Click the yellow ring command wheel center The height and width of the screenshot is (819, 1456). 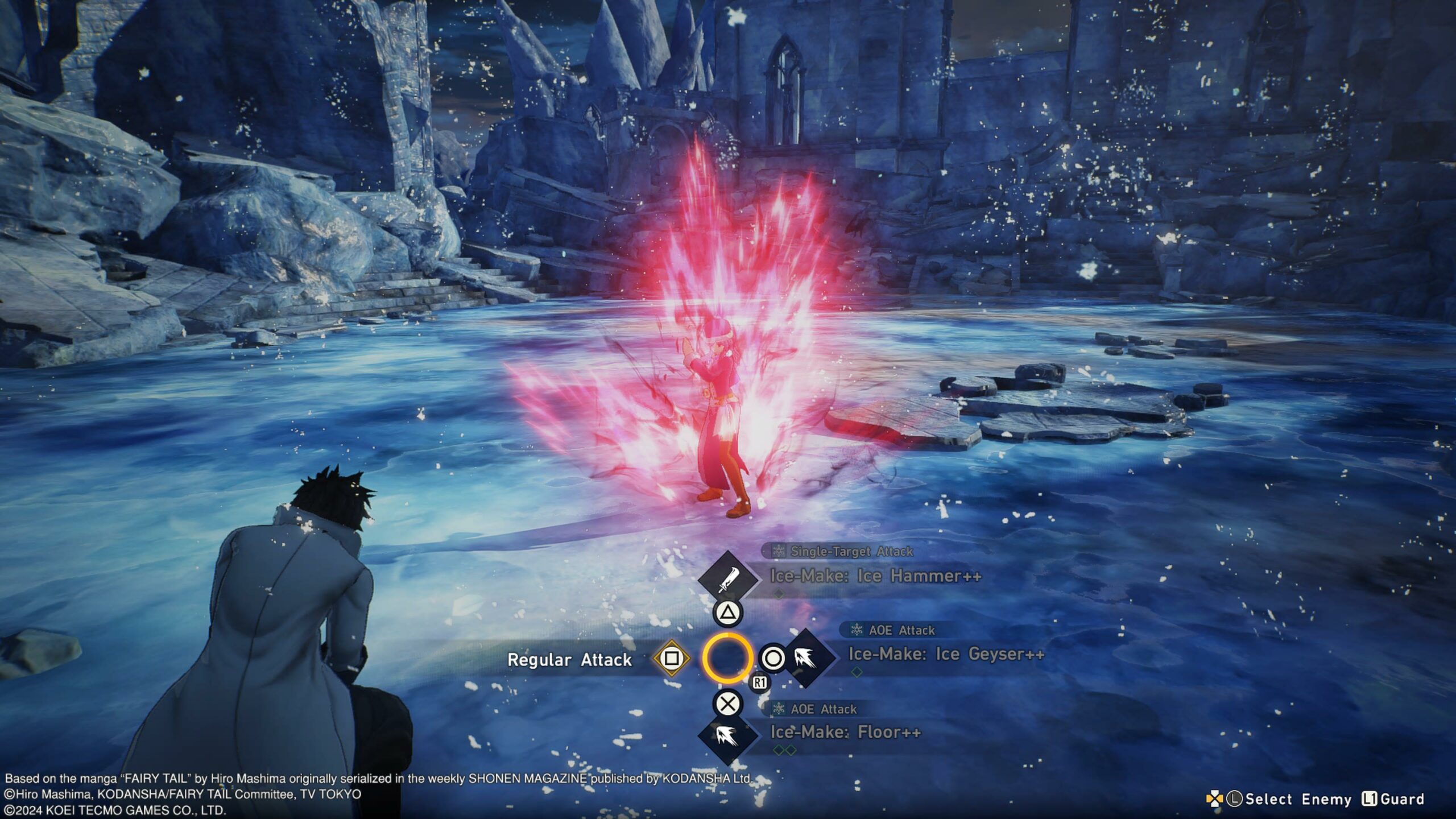727,659
